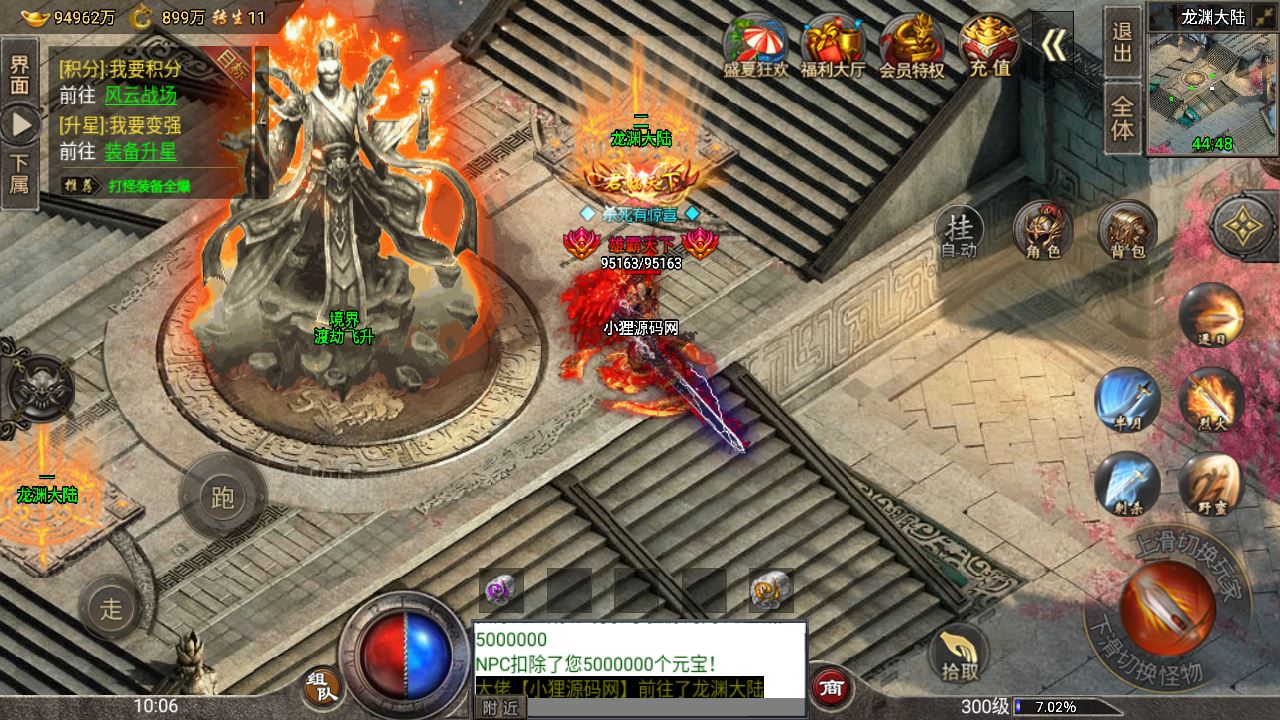Tap the 拾取 pickup button

point(959,655)
